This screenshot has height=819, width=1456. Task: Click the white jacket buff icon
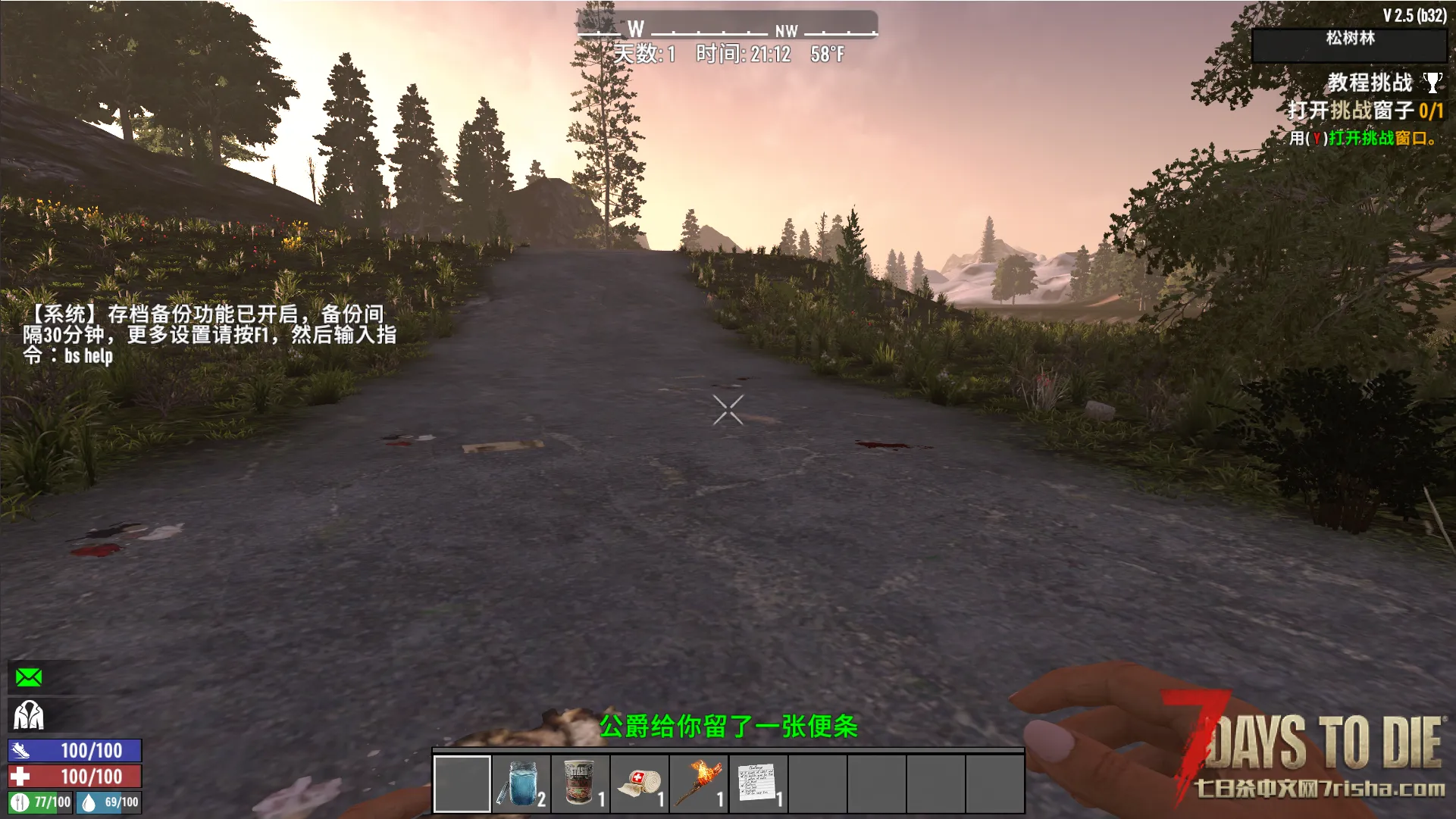click(x=29, y=715)
